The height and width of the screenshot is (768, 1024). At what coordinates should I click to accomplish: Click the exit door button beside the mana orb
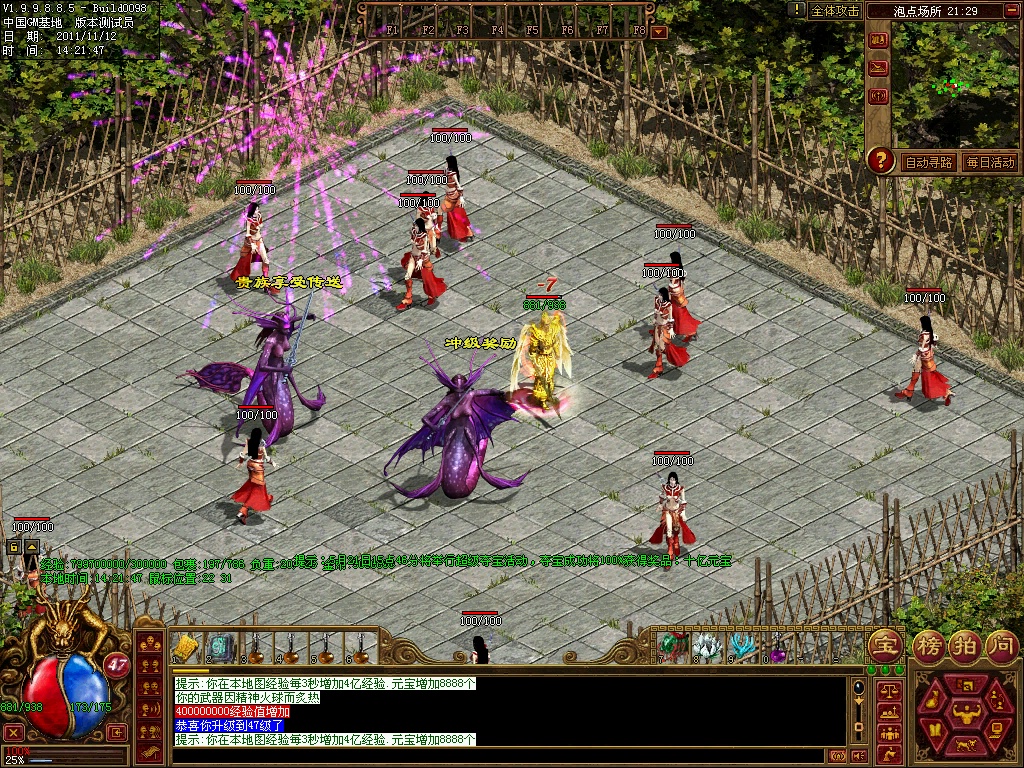pos(119,731)
